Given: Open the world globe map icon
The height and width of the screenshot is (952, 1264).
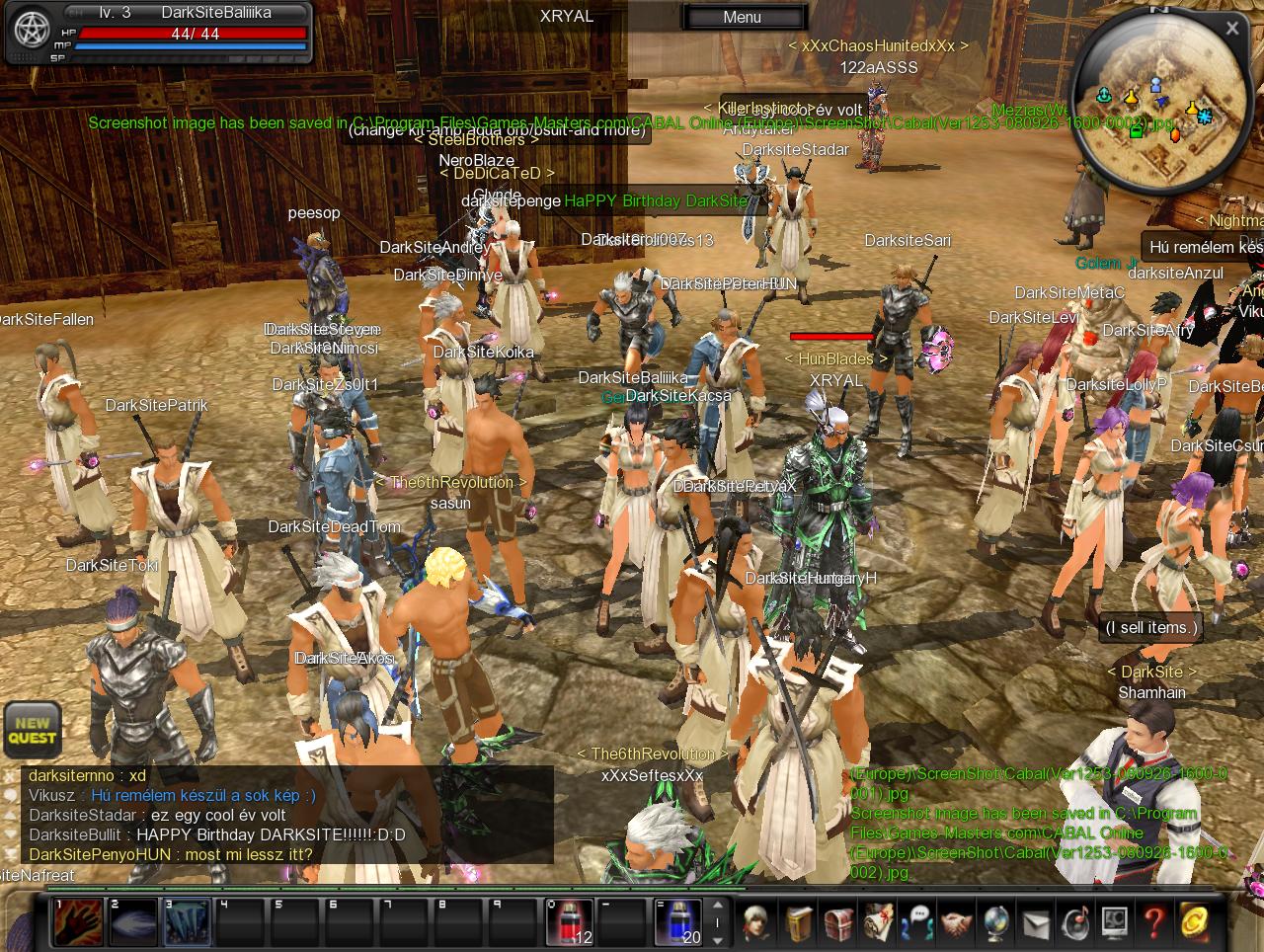Looking at the screenshot, I should tap(995, 922).
